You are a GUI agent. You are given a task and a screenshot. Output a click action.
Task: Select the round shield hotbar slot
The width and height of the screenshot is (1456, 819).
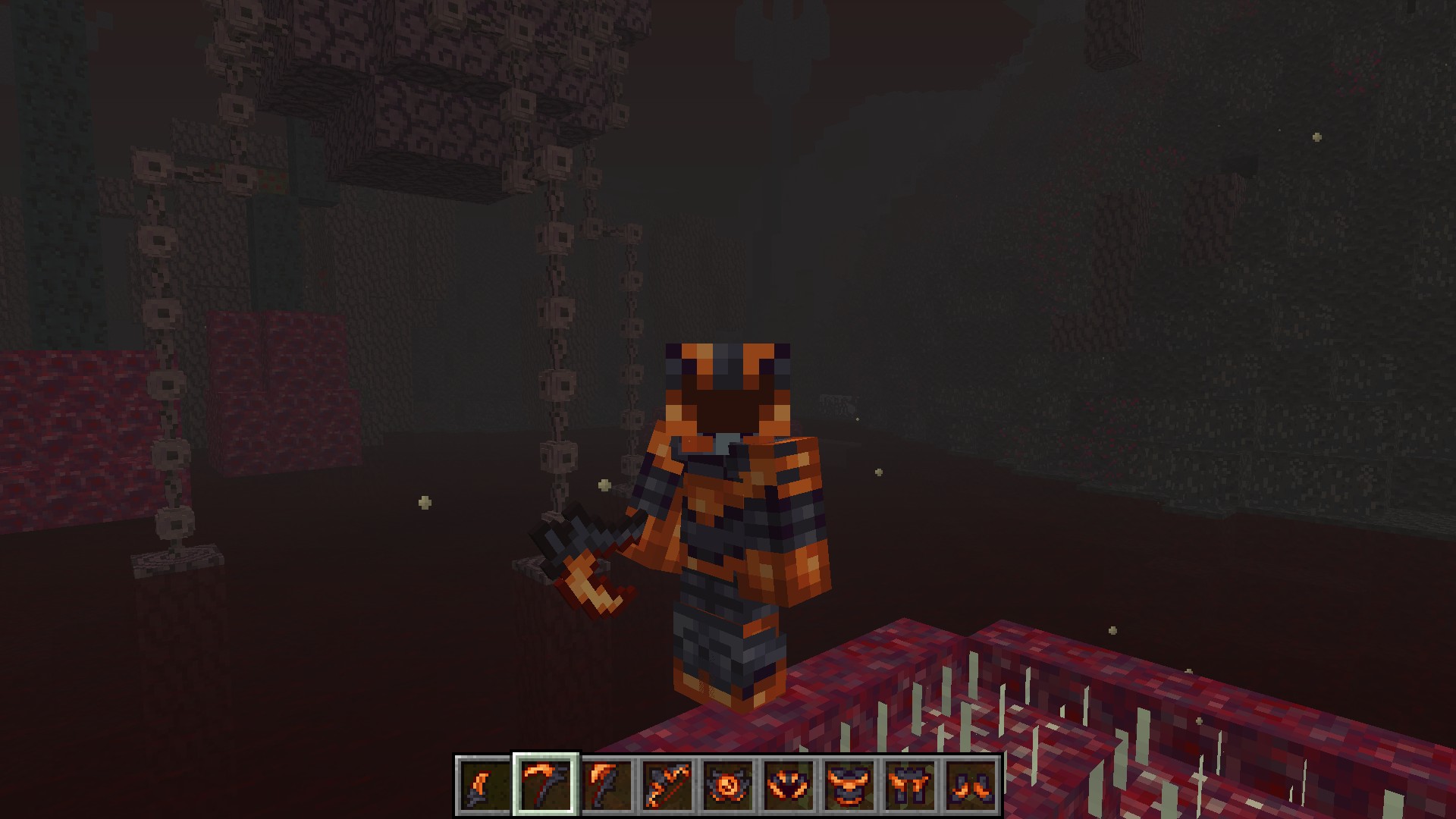pyautogui.click(x=728, y=783)
